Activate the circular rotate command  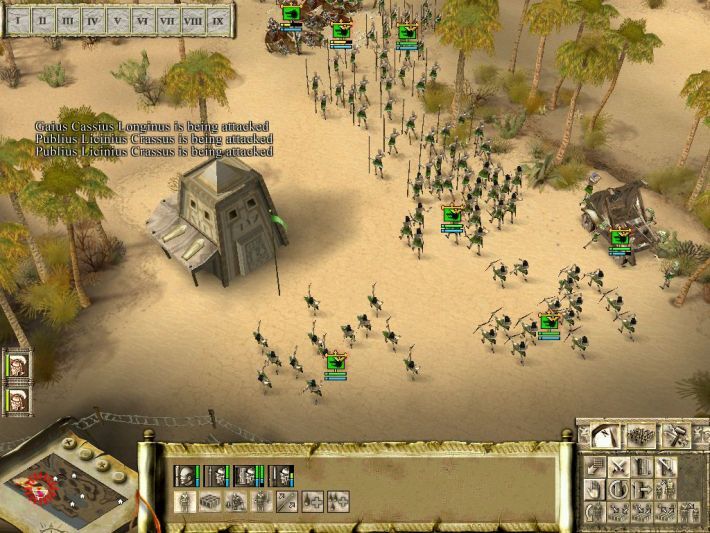[618, 490]
